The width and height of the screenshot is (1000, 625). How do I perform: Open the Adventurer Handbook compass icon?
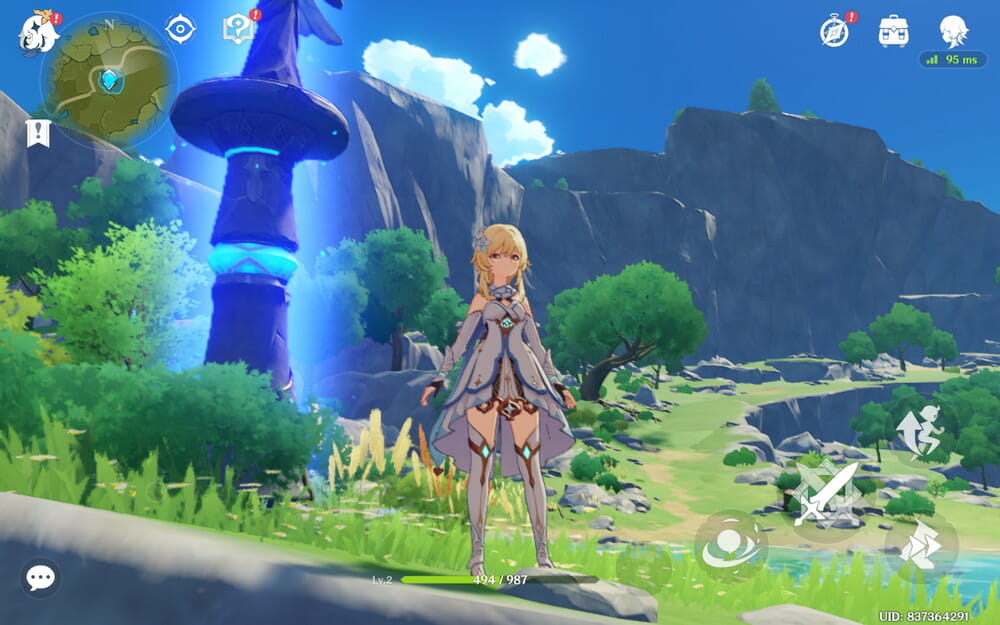click(x=835, y=31)
